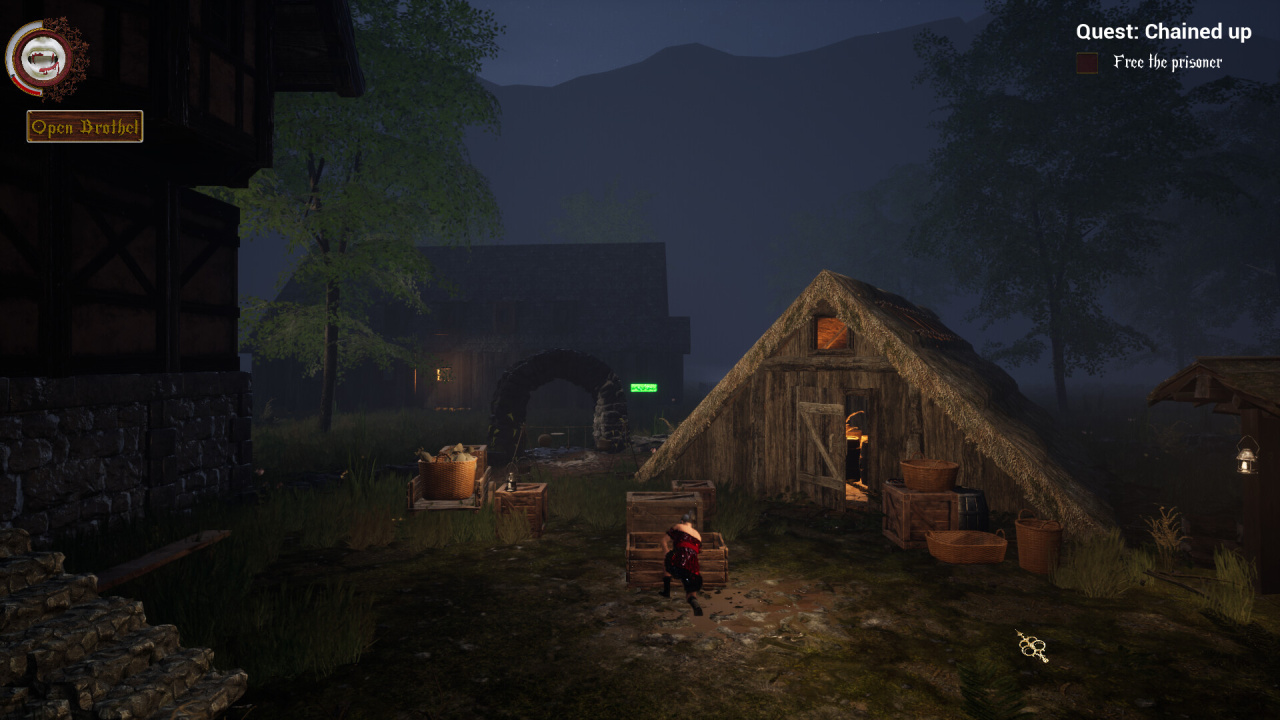Toggle the Free the prisoner objective checkbox
This screenshot has width=1280, height=720.
pyautogui.click(x=1087, y=63)
